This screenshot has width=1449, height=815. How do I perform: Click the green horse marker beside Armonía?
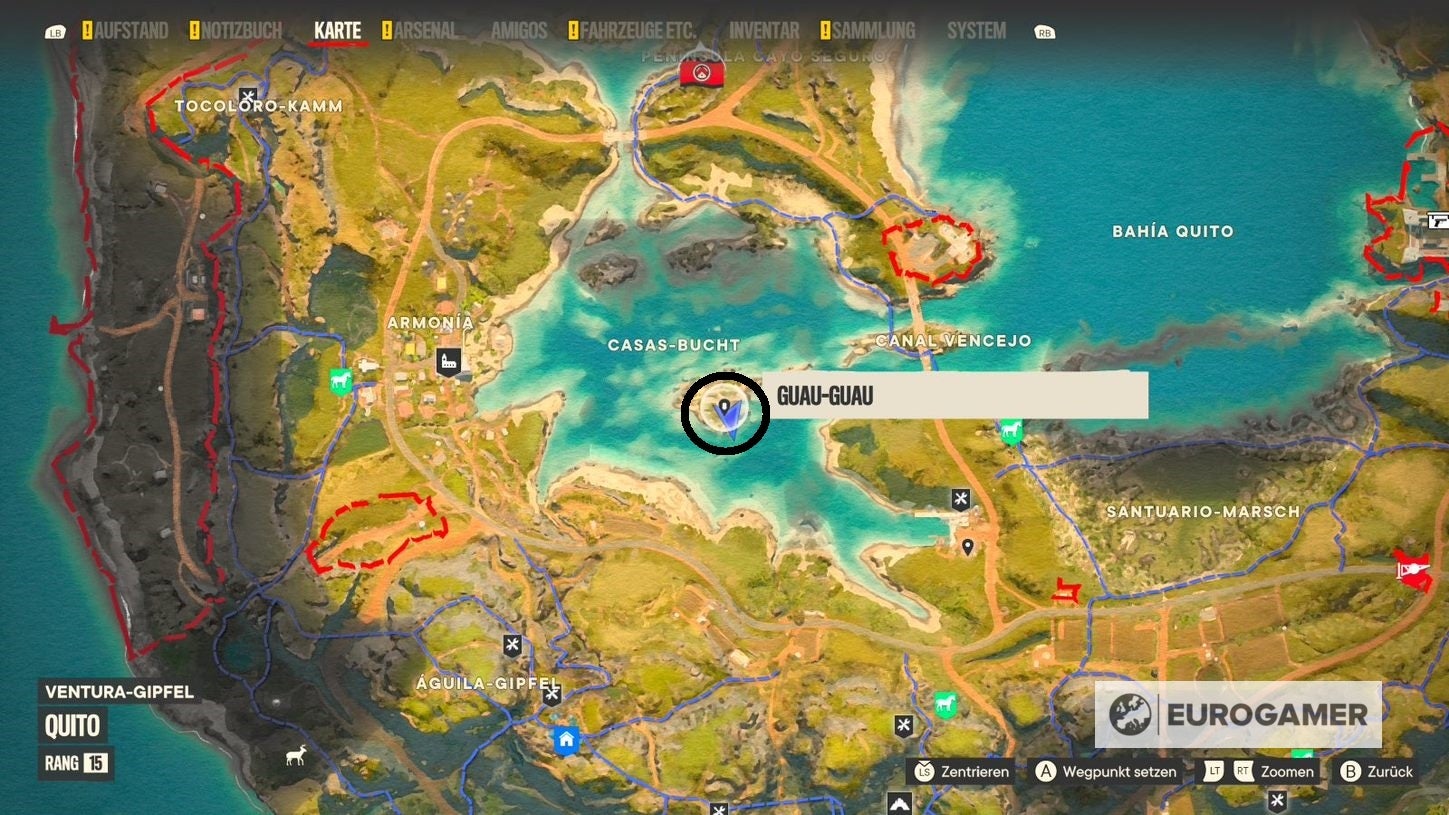click(x=341, y=381)
